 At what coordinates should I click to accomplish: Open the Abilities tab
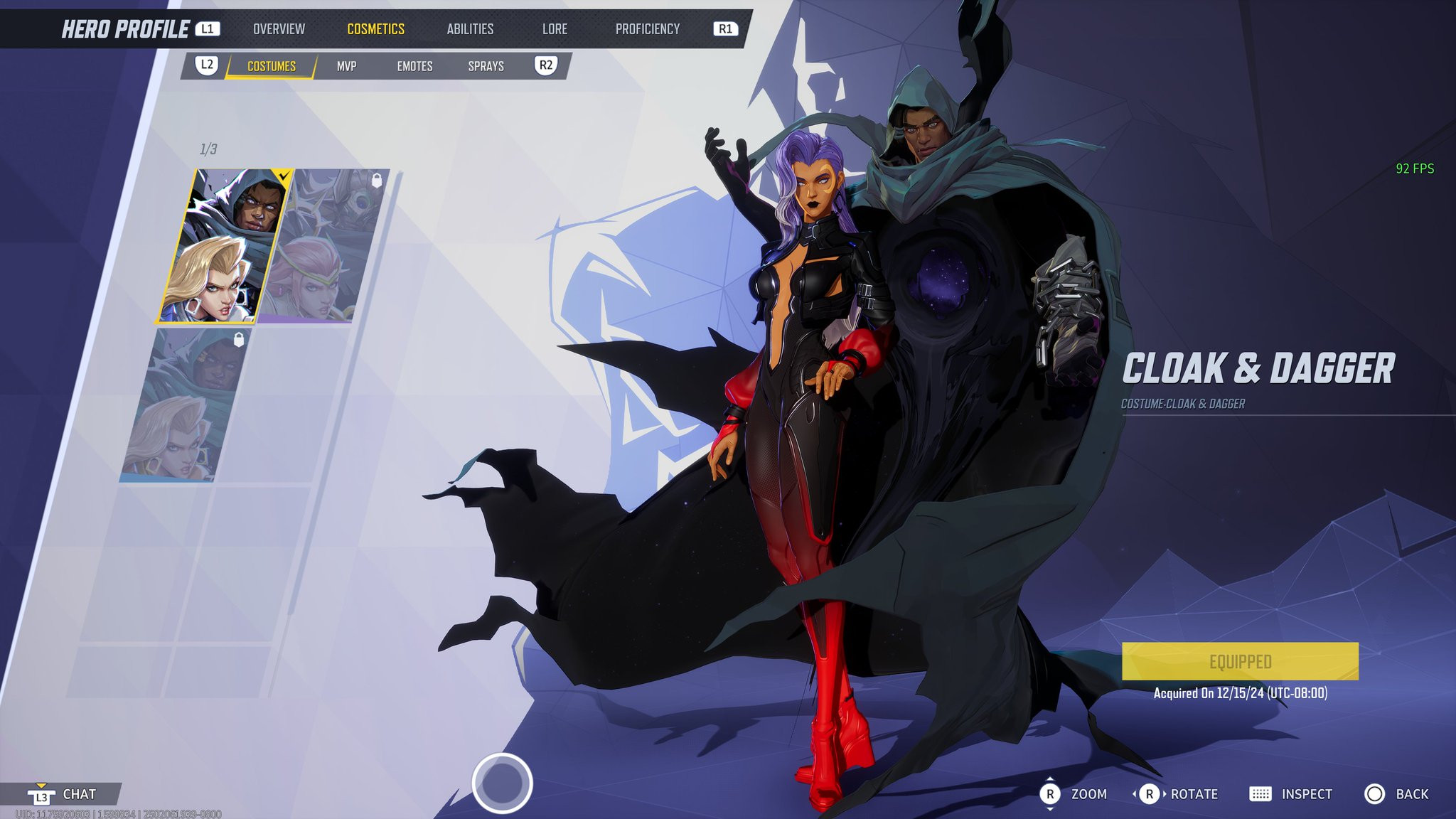(x=471, y=28)
